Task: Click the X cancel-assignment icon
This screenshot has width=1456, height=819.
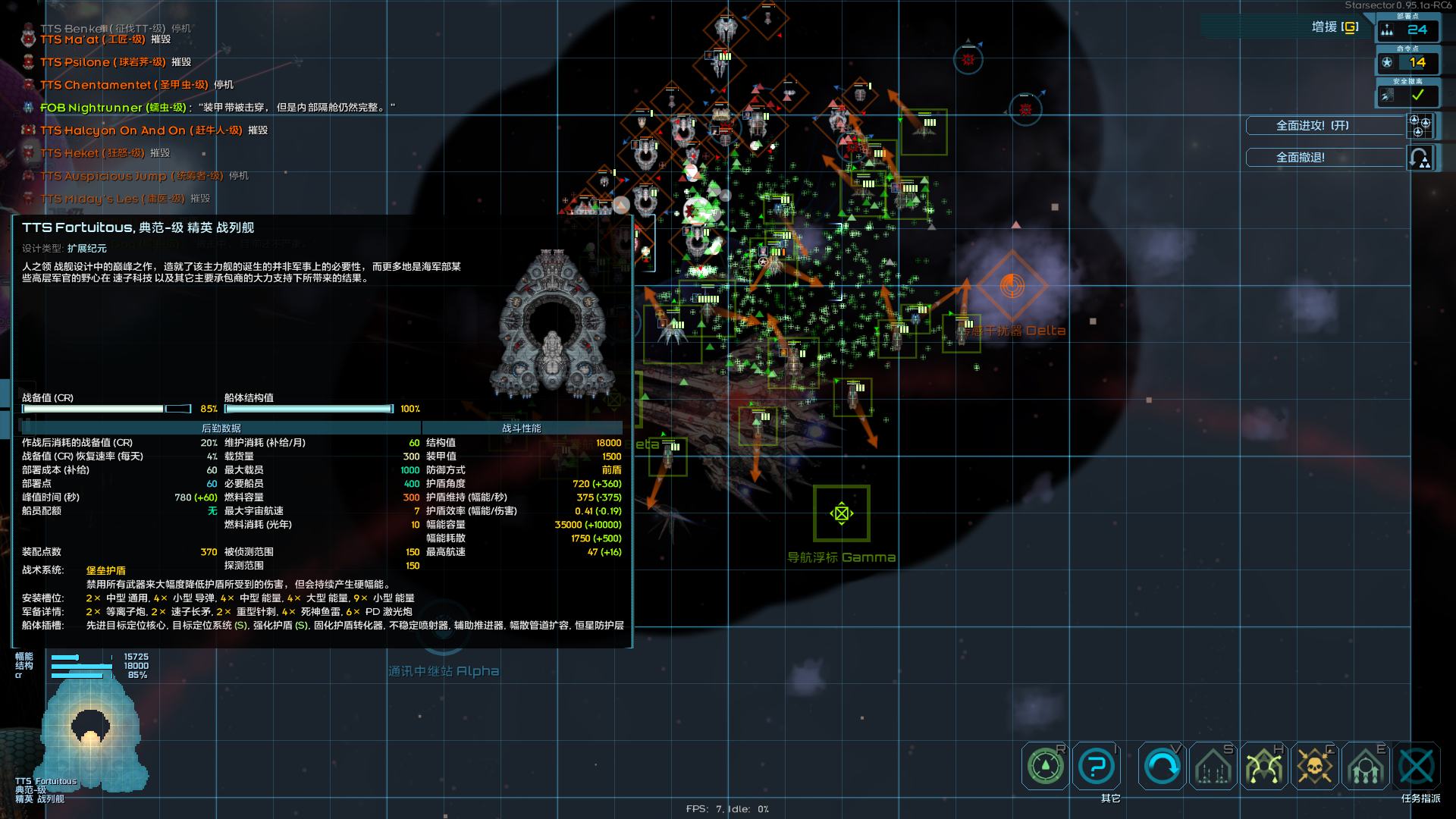Action: pos(1417,766)
